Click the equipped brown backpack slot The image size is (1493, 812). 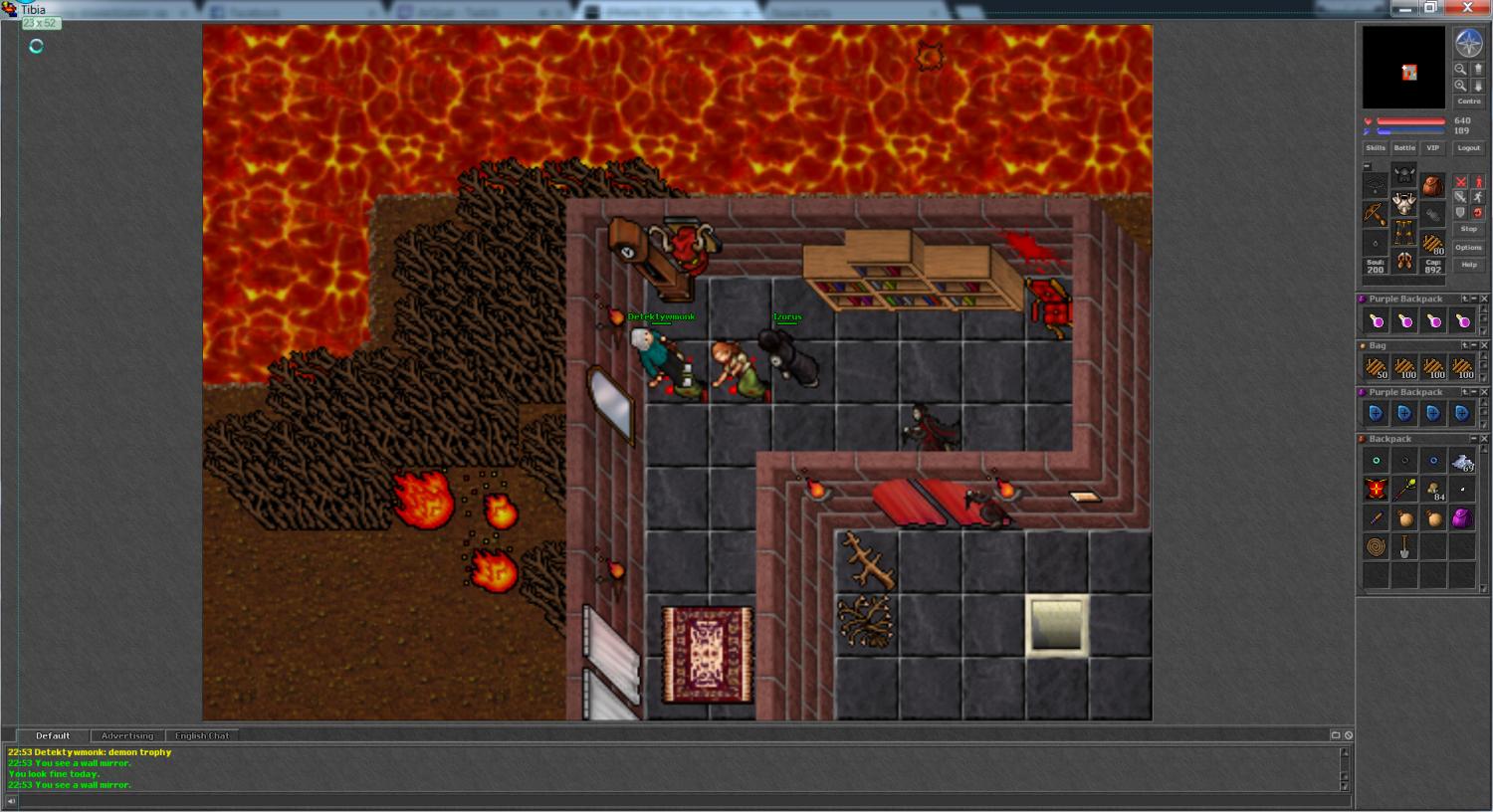(x=1432, y=186)
